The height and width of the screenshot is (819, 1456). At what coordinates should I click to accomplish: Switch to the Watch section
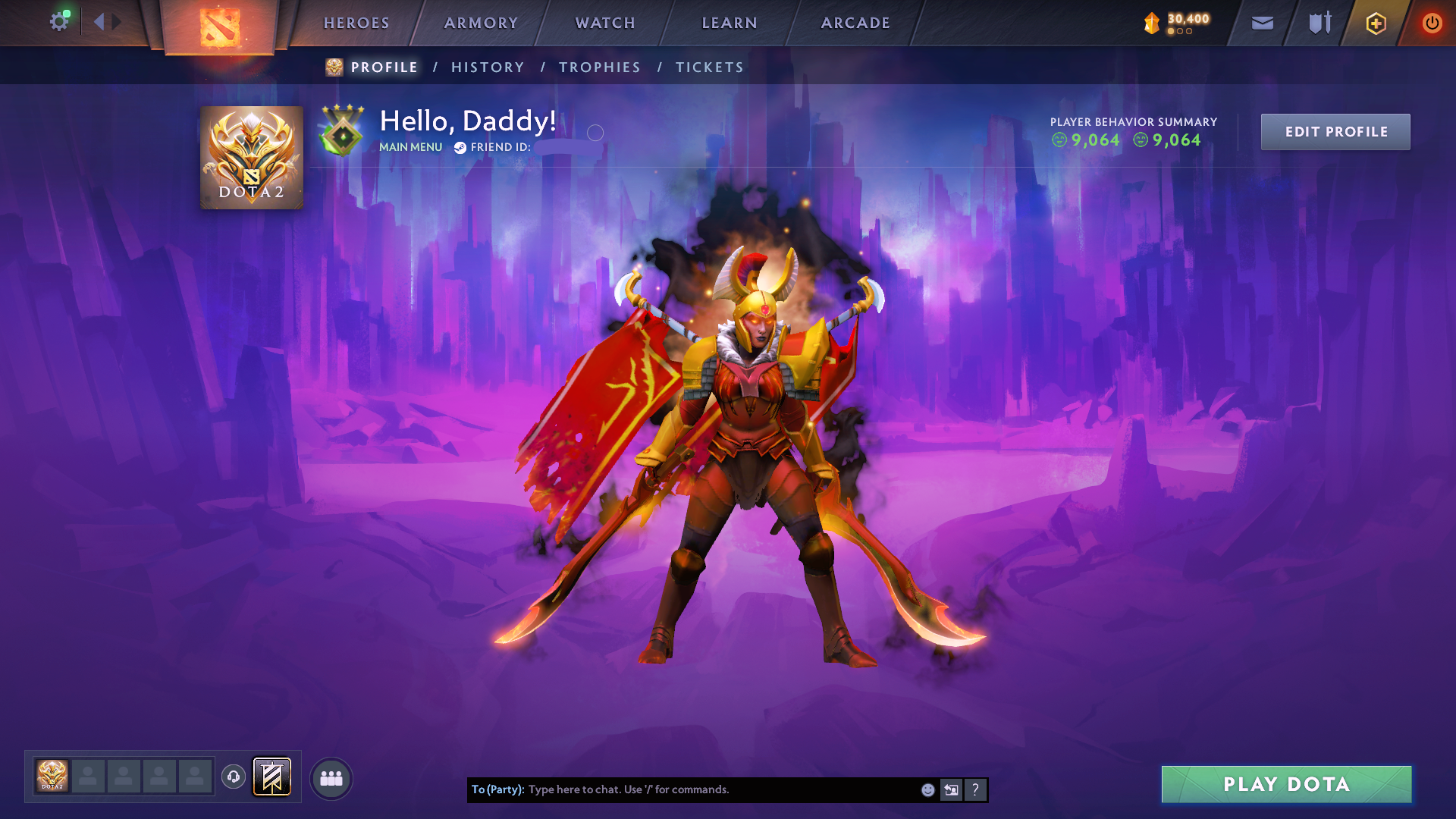(605, 23)
